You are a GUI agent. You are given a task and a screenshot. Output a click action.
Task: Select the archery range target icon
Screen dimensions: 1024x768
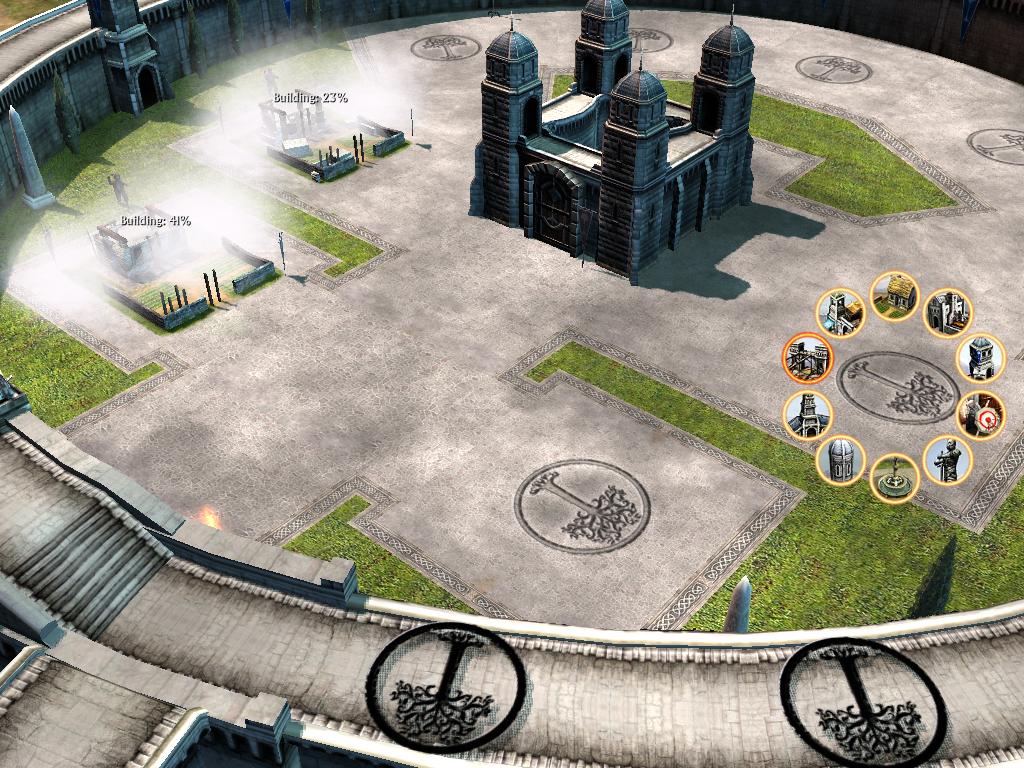980,415
